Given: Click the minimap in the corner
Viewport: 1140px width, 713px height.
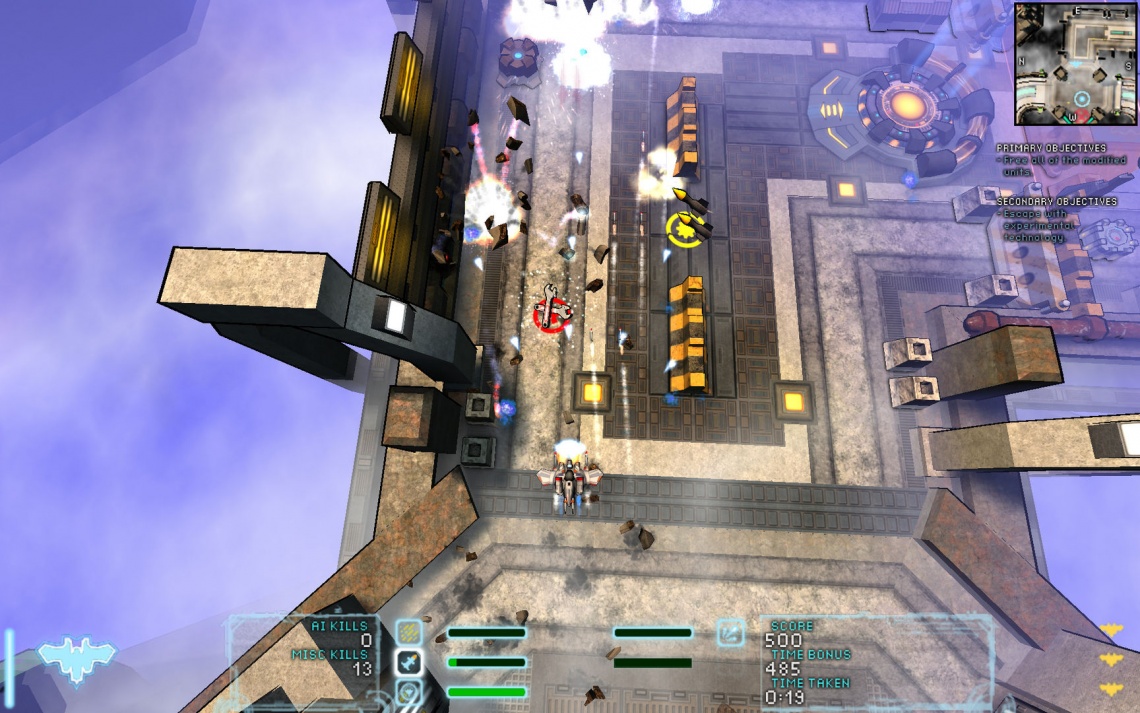Looking at the screenshot, I should (1075, 63).
